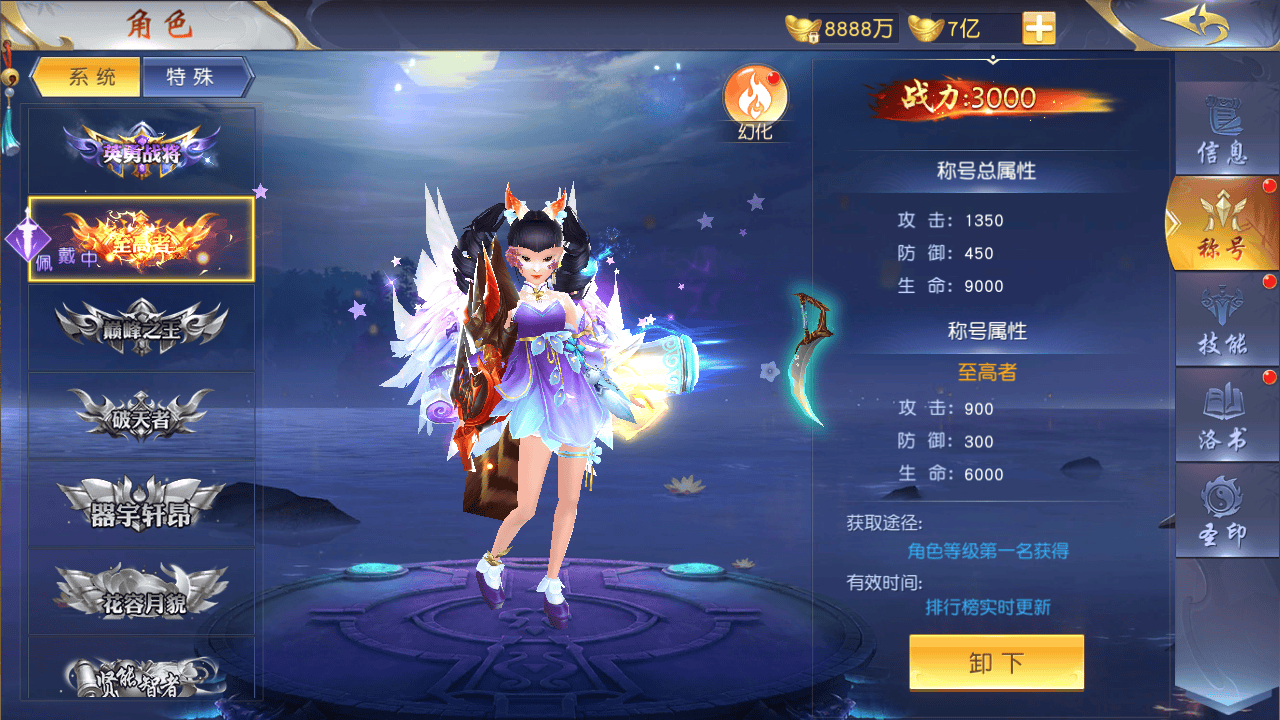Choose the 巅峰之王 title
Image resolution: width=1280 pixels, height=720 pixels.
click(142, 328)
